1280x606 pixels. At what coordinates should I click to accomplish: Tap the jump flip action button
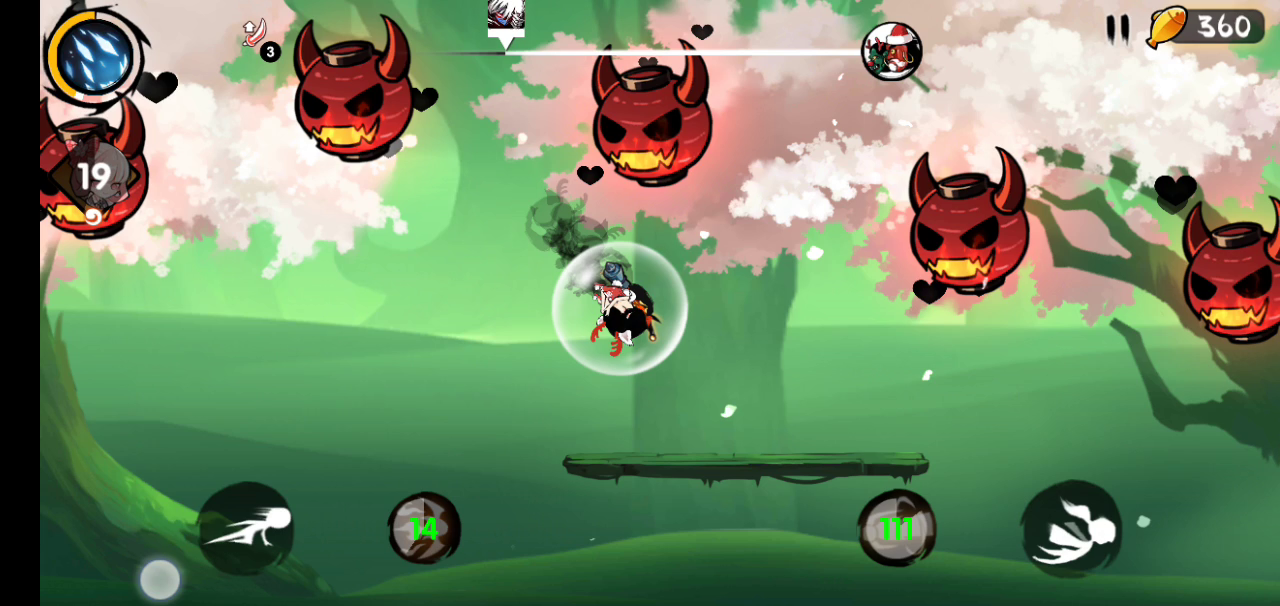(x=1071, y=529)
